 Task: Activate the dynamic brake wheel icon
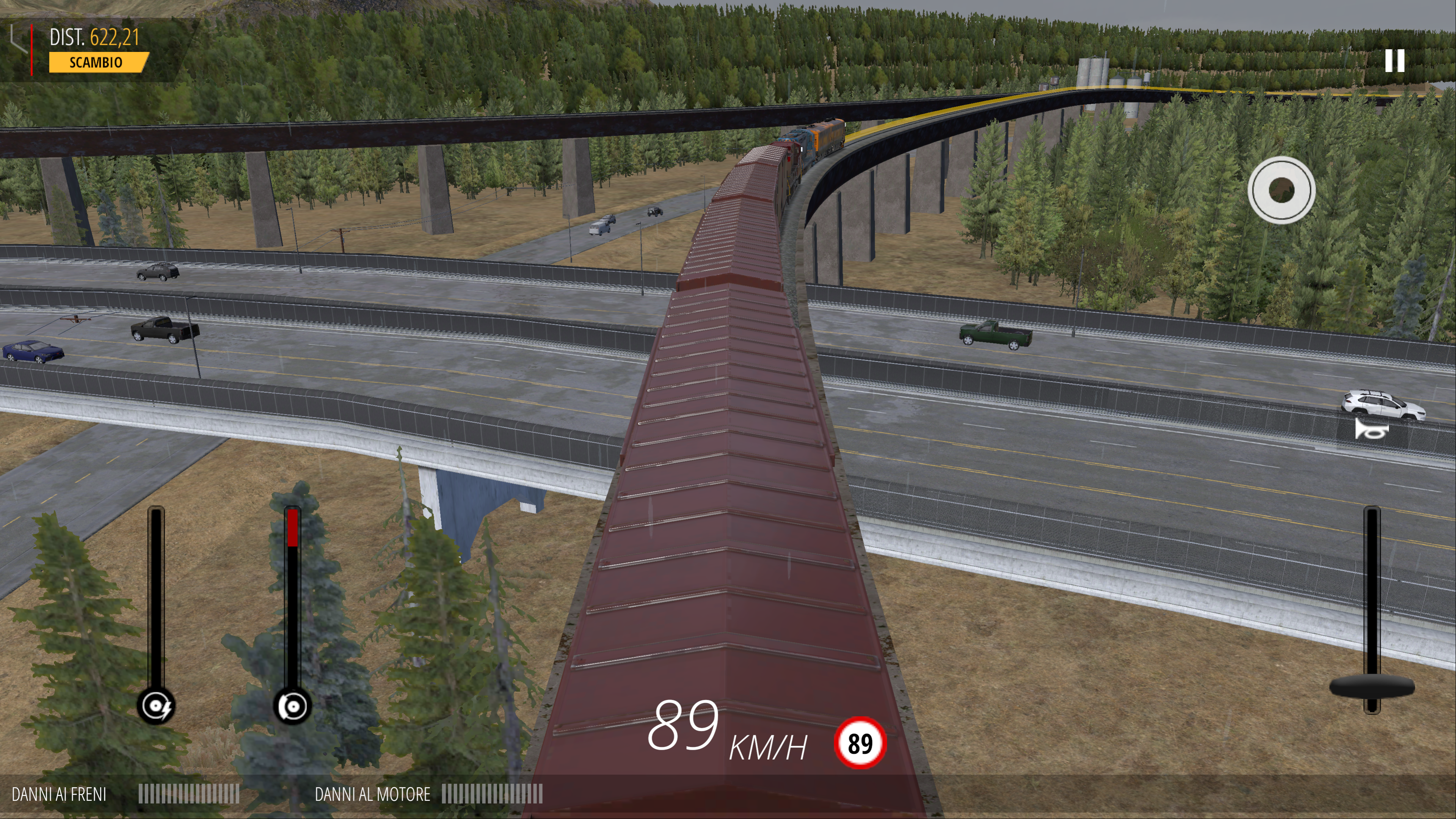click(x=156, y=706)
